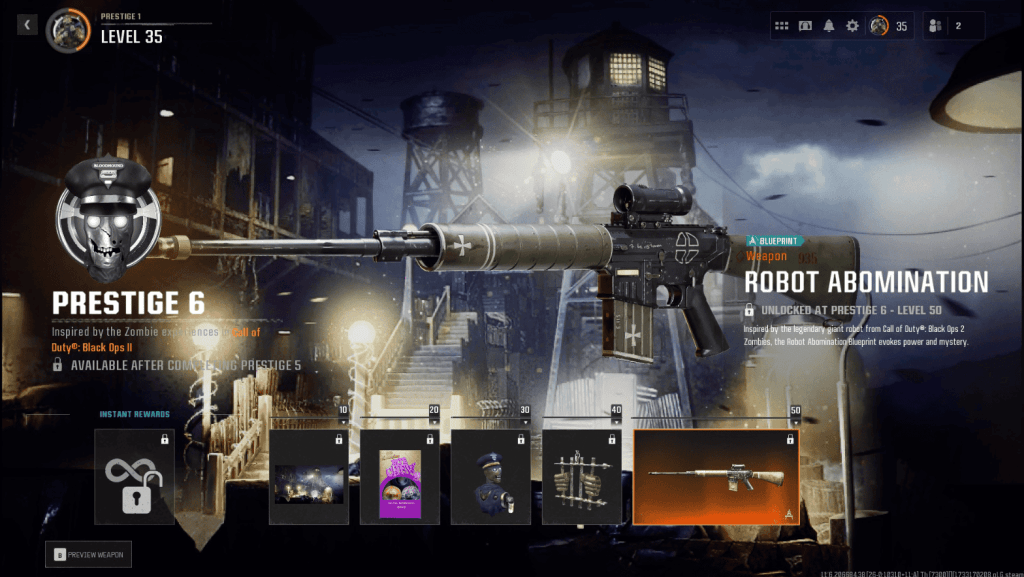
Task: Open the grid menu icon
Action: (x=782, y=26)
